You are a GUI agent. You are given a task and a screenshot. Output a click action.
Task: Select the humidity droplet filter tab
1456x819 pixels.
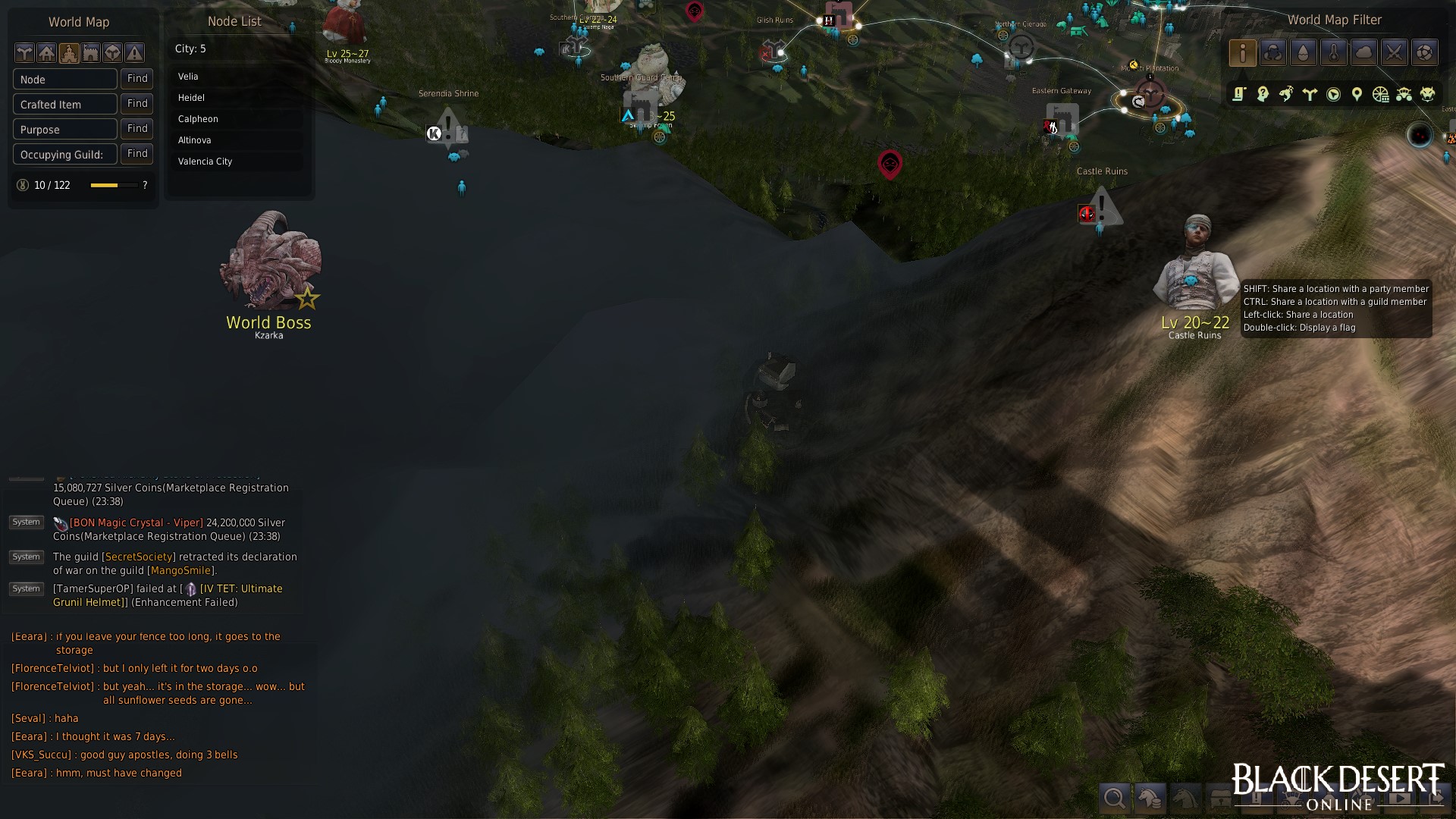(1304, 53)
